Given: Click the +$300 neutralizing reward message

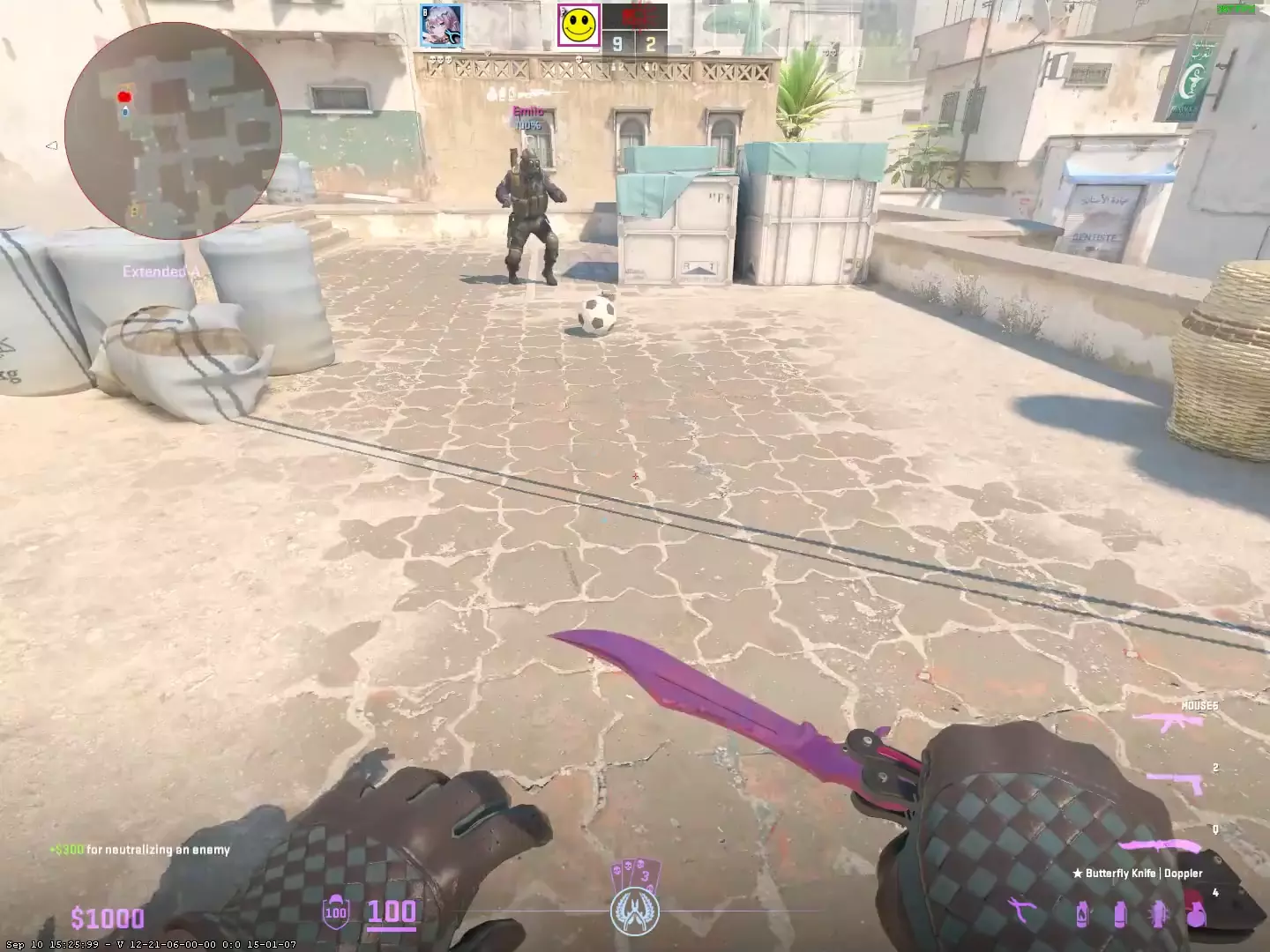Looking at the screenshot, I should (x=139, y=850).
